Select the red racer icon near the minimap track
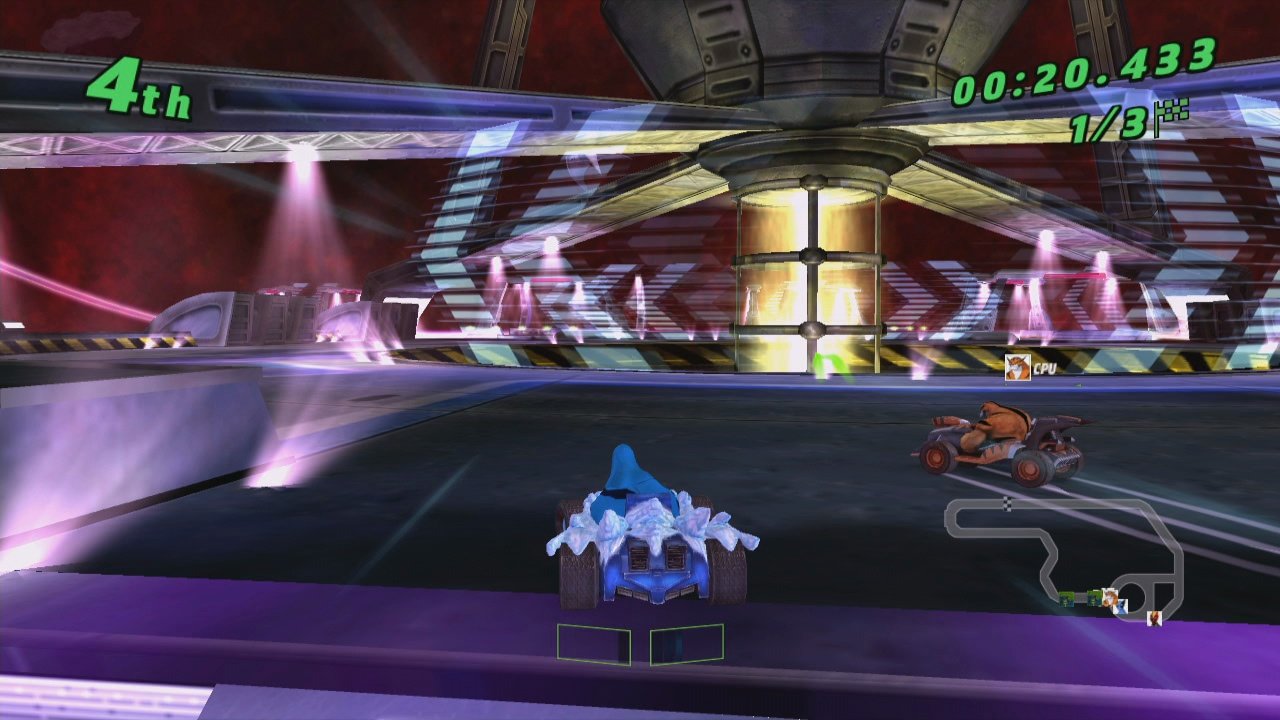Viewport: 1280px width, 720px height. 1154,618
